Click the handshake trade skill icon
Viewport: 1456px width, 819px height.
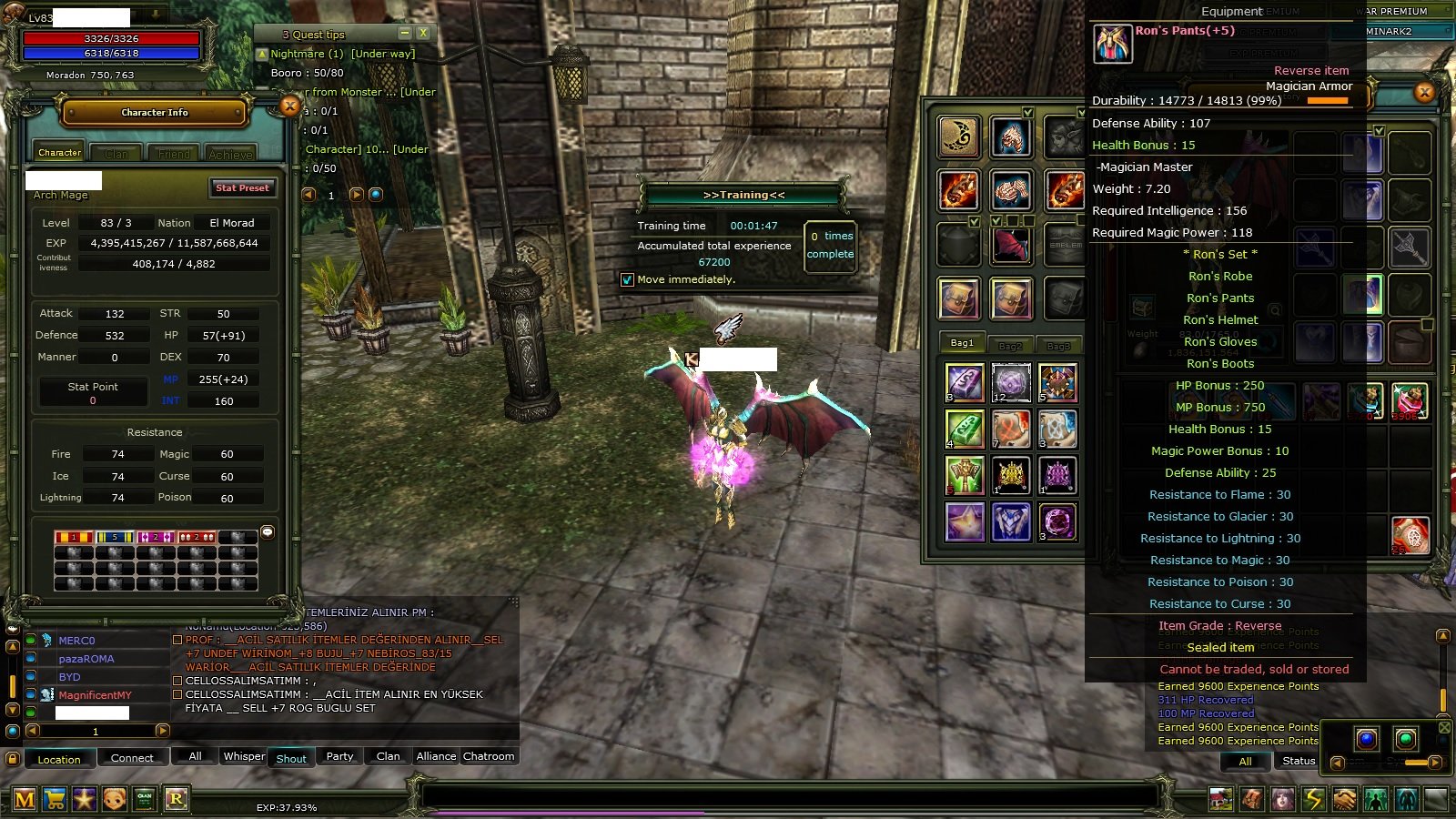[x=1345, y=799]
